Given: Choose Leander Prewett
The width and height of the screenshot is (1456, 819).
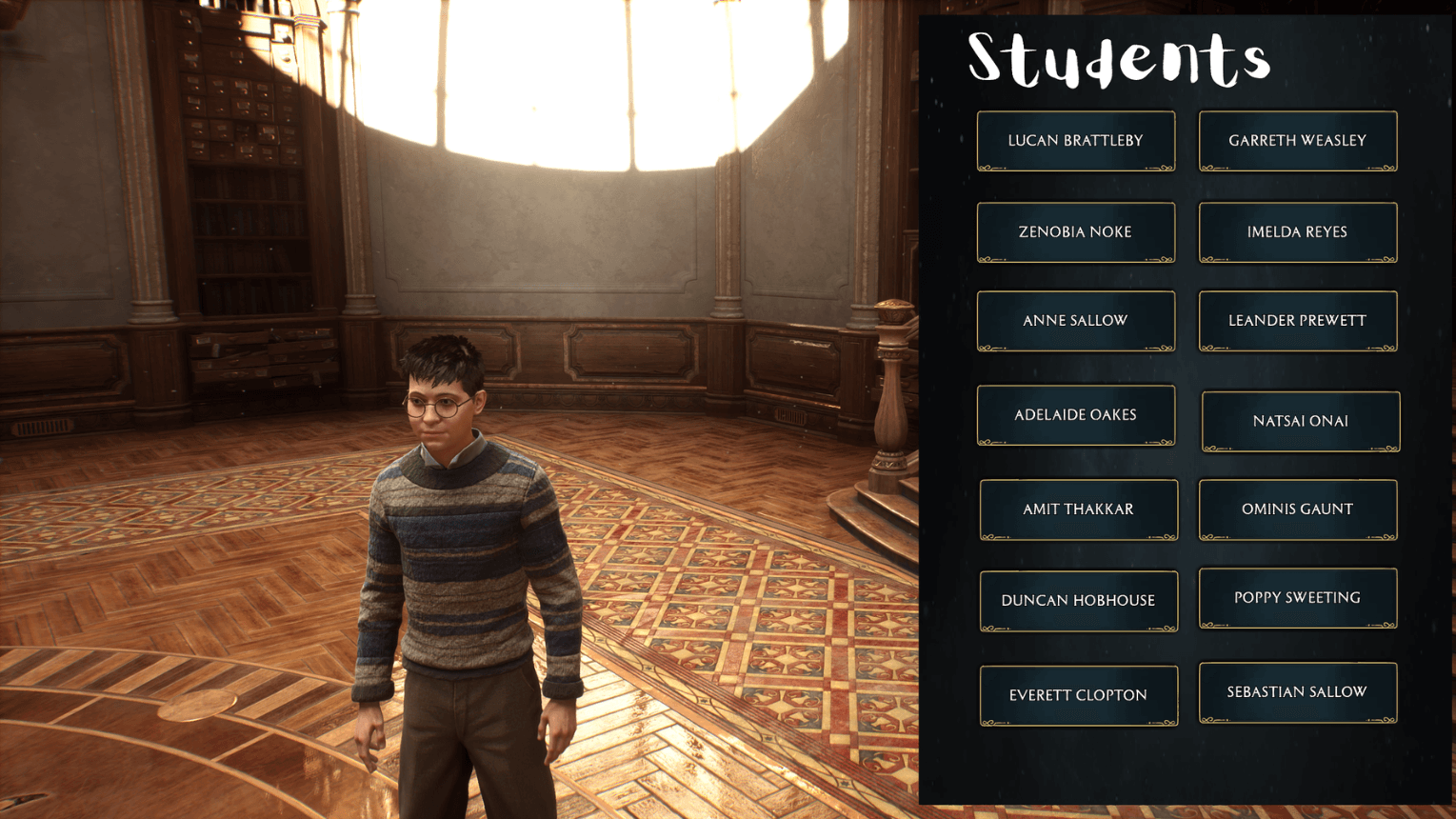Looking at the screenshot, I should coord(1297,320).
